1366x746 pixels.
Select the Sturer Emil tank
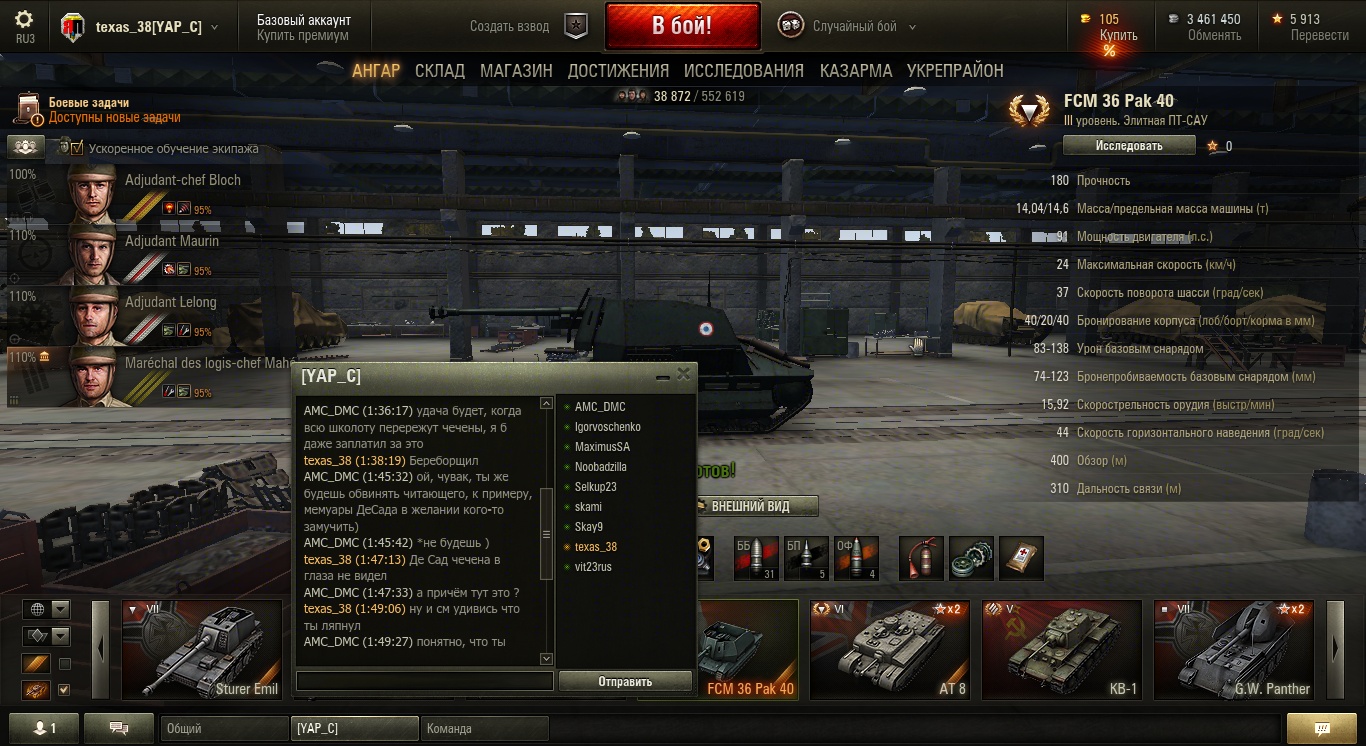(x=203, y=649)
